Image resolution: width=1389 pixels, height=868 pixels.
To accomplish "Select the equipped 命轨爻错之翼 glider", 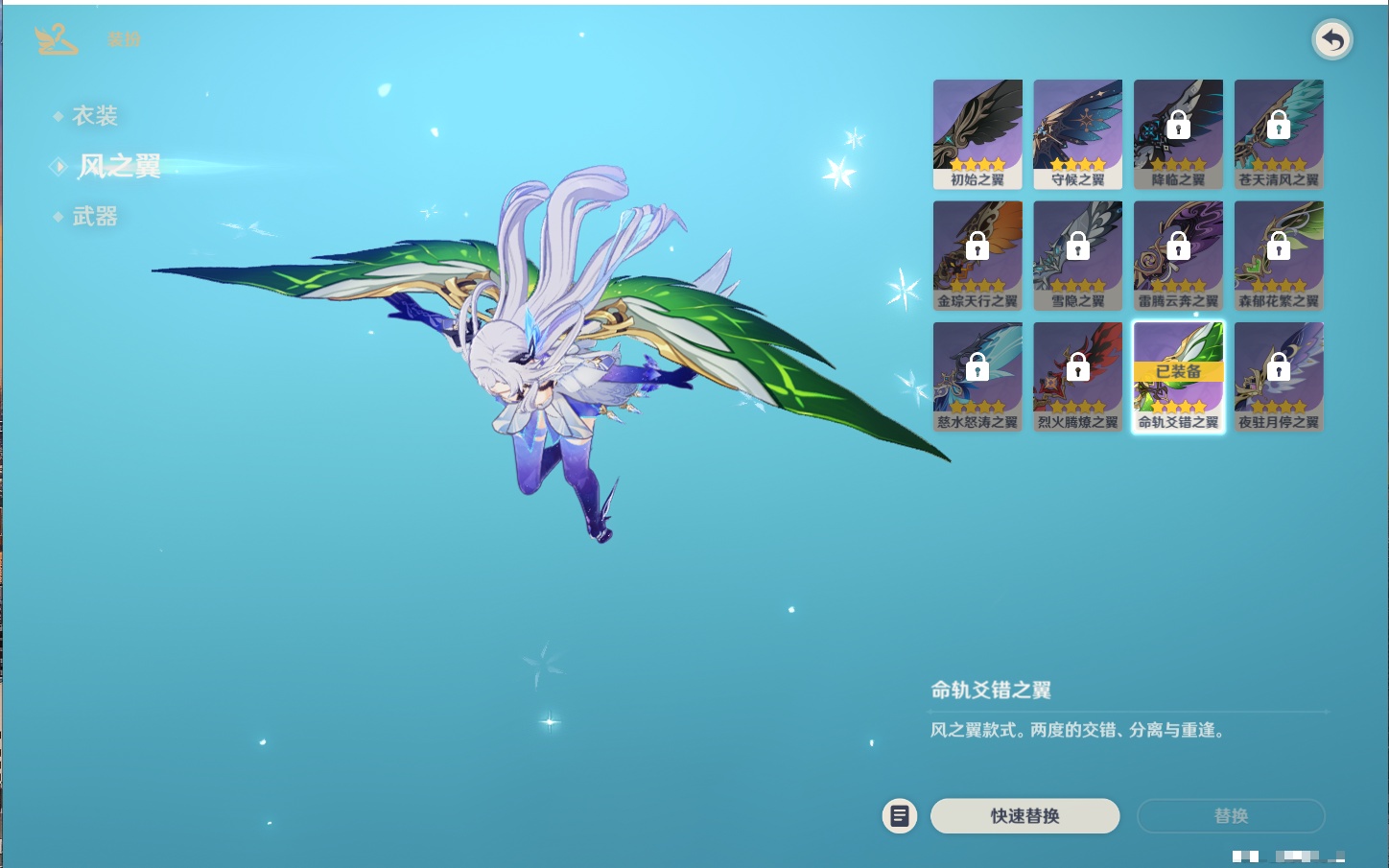I will coord(1178,377).
